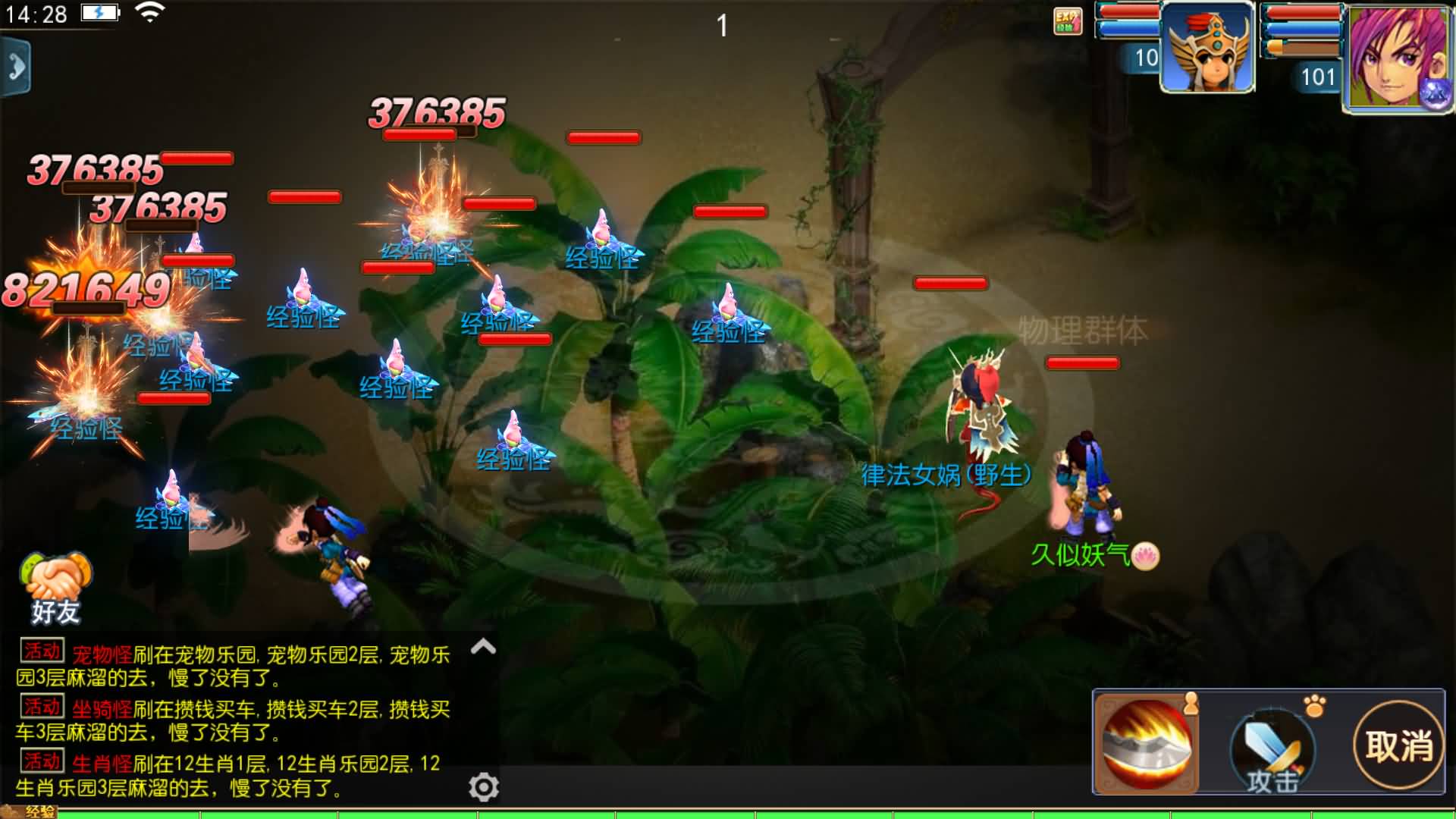Select the purple-haired character portrait
This screenshot has height=819, width=1456.
click(x=1396, y=58)
